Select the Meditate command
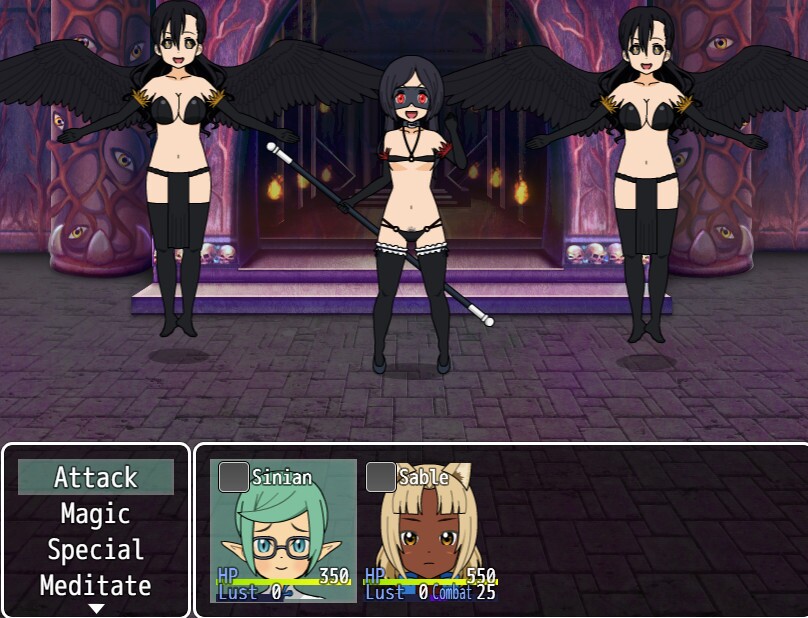Image resolution: width=808 pixels, height=618 pixels. pos(96,585)
